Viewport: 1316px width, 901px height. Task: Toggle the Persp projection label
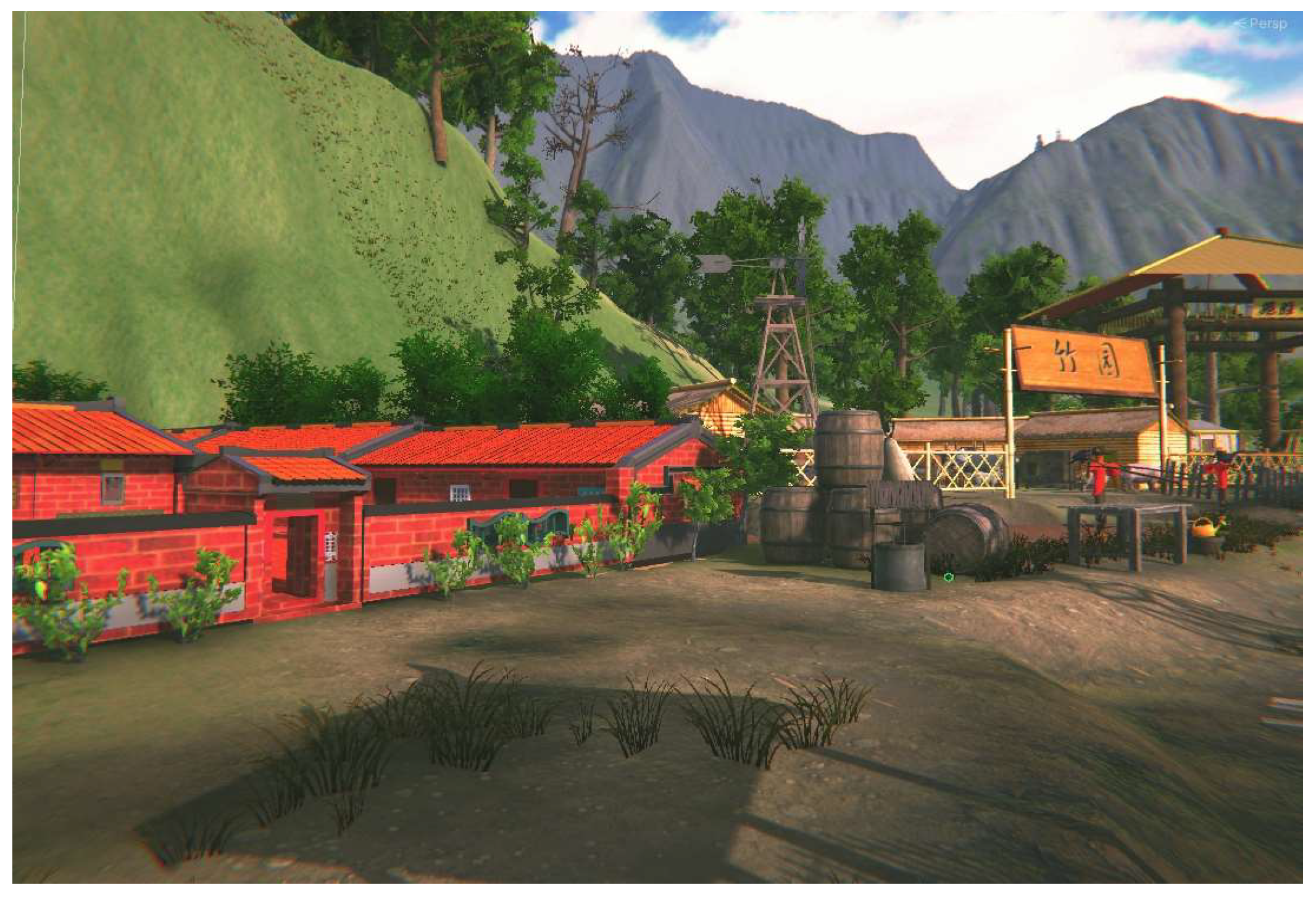(x=1266, y=24)
